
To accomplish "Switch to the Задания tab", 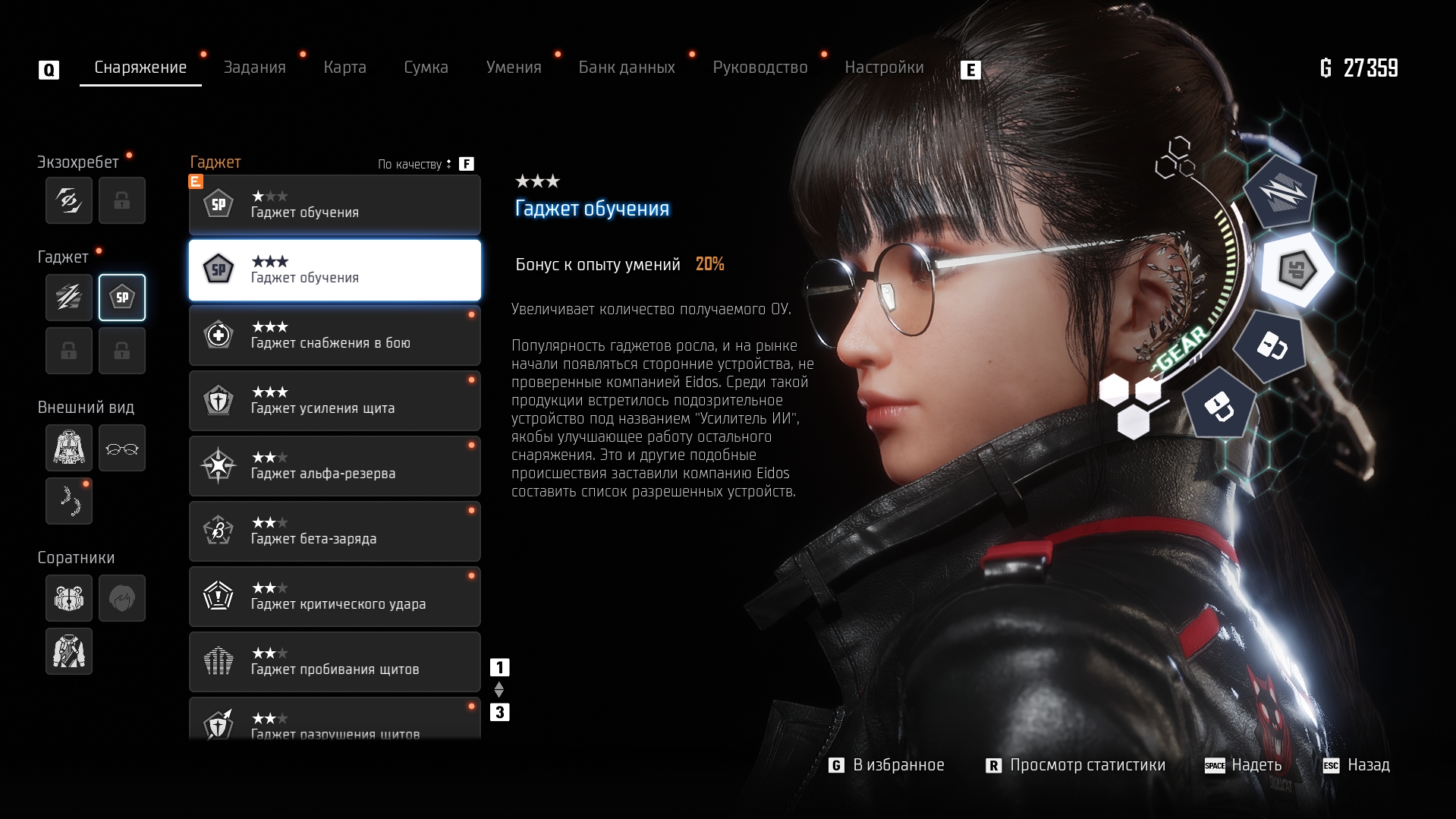I will coord(254,68).
